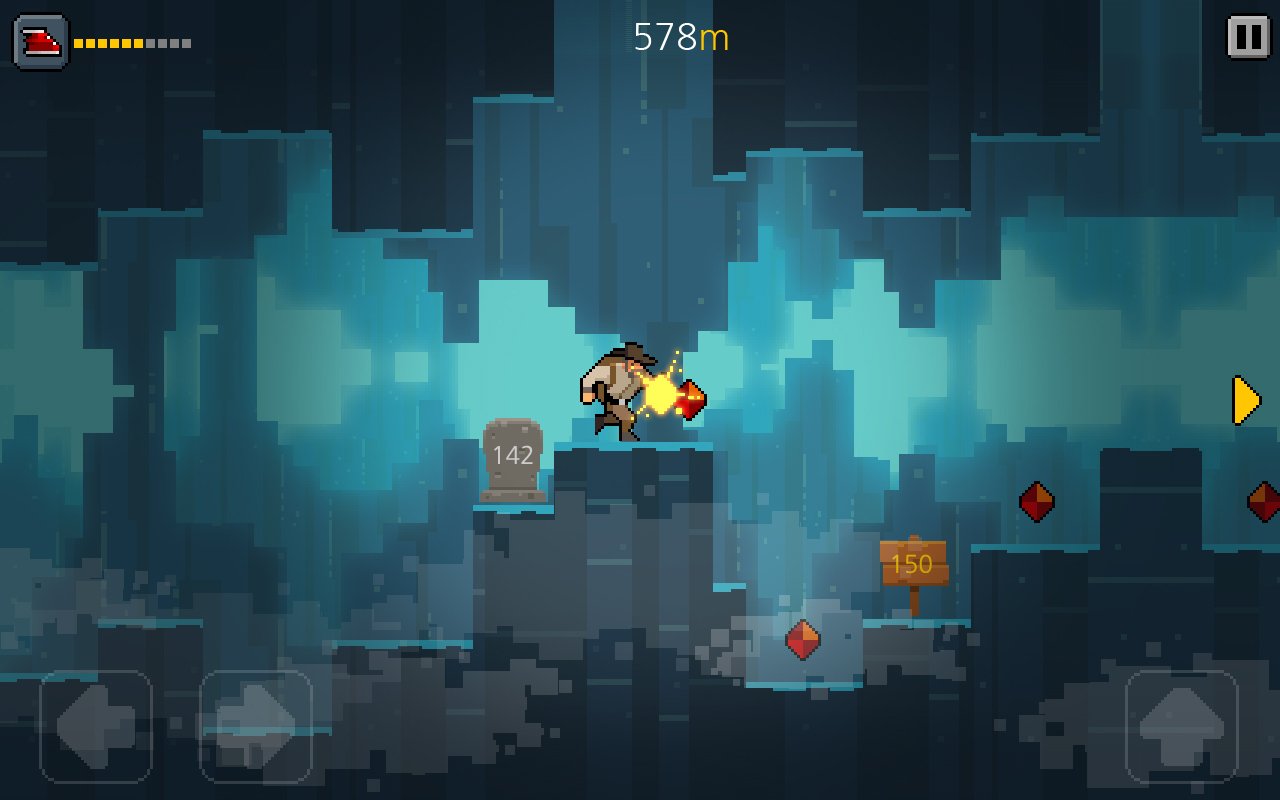
Task: Tap the red gem near the bottom platform
Action: (803, 638)
